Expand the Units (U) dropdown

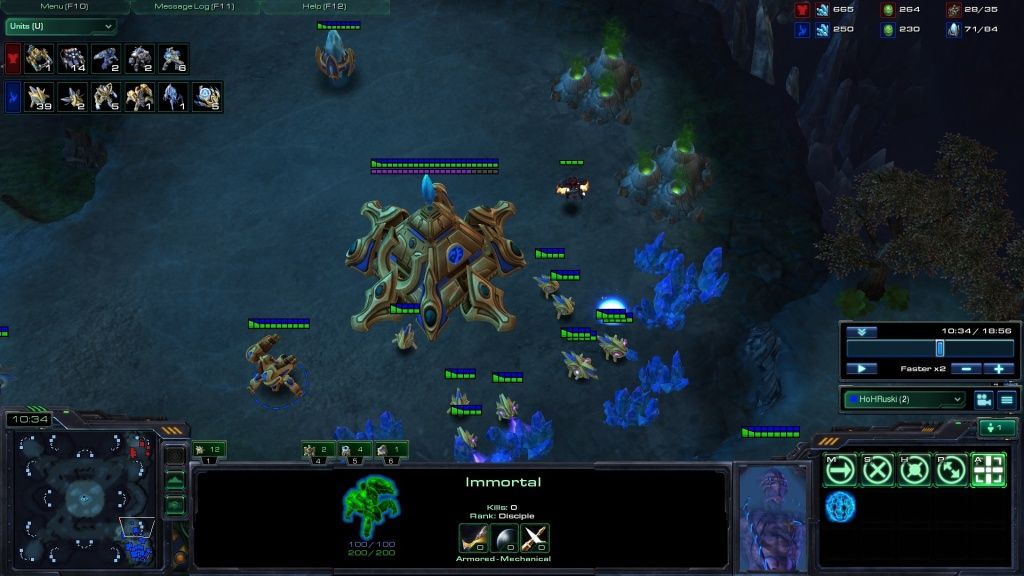[60, 26]
